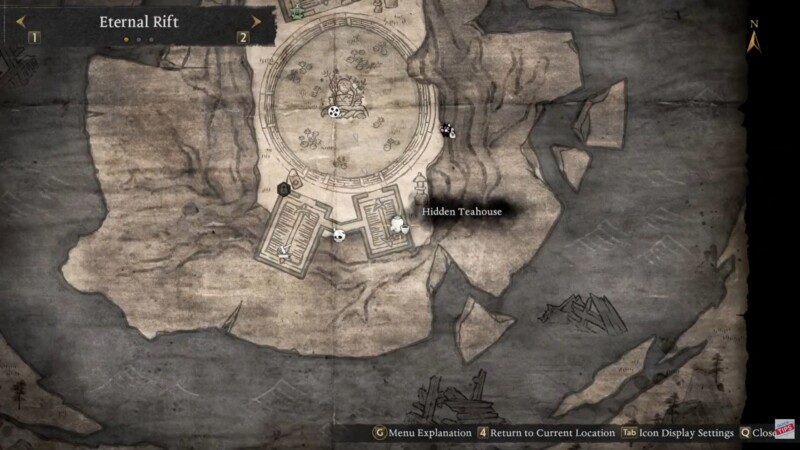Select the skull marker between the two buildings

click(x=338, y=235)
